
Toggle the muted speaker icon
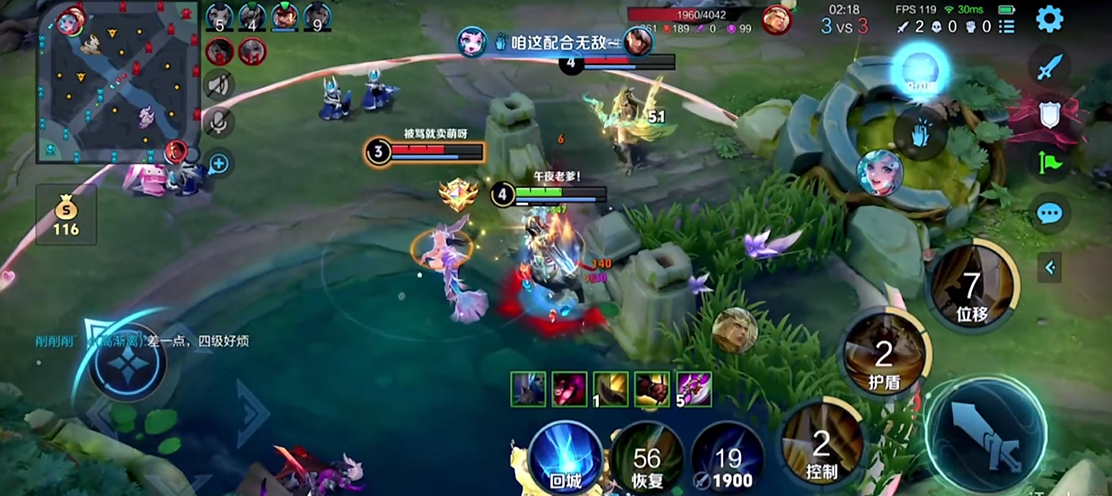218,84
